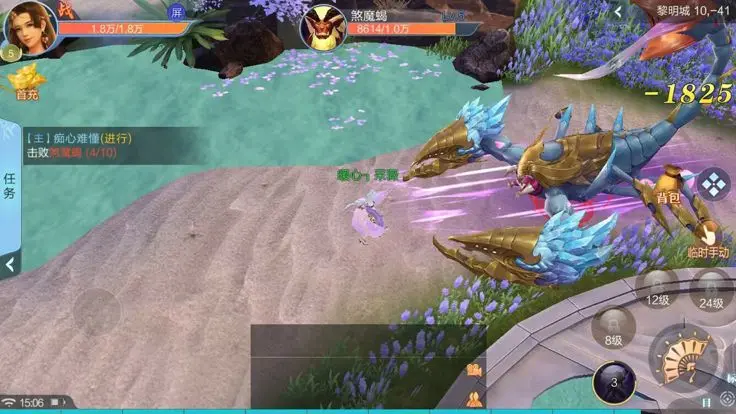
Task: Tap the locked 24级 skill slot
Action: (711, 292)
